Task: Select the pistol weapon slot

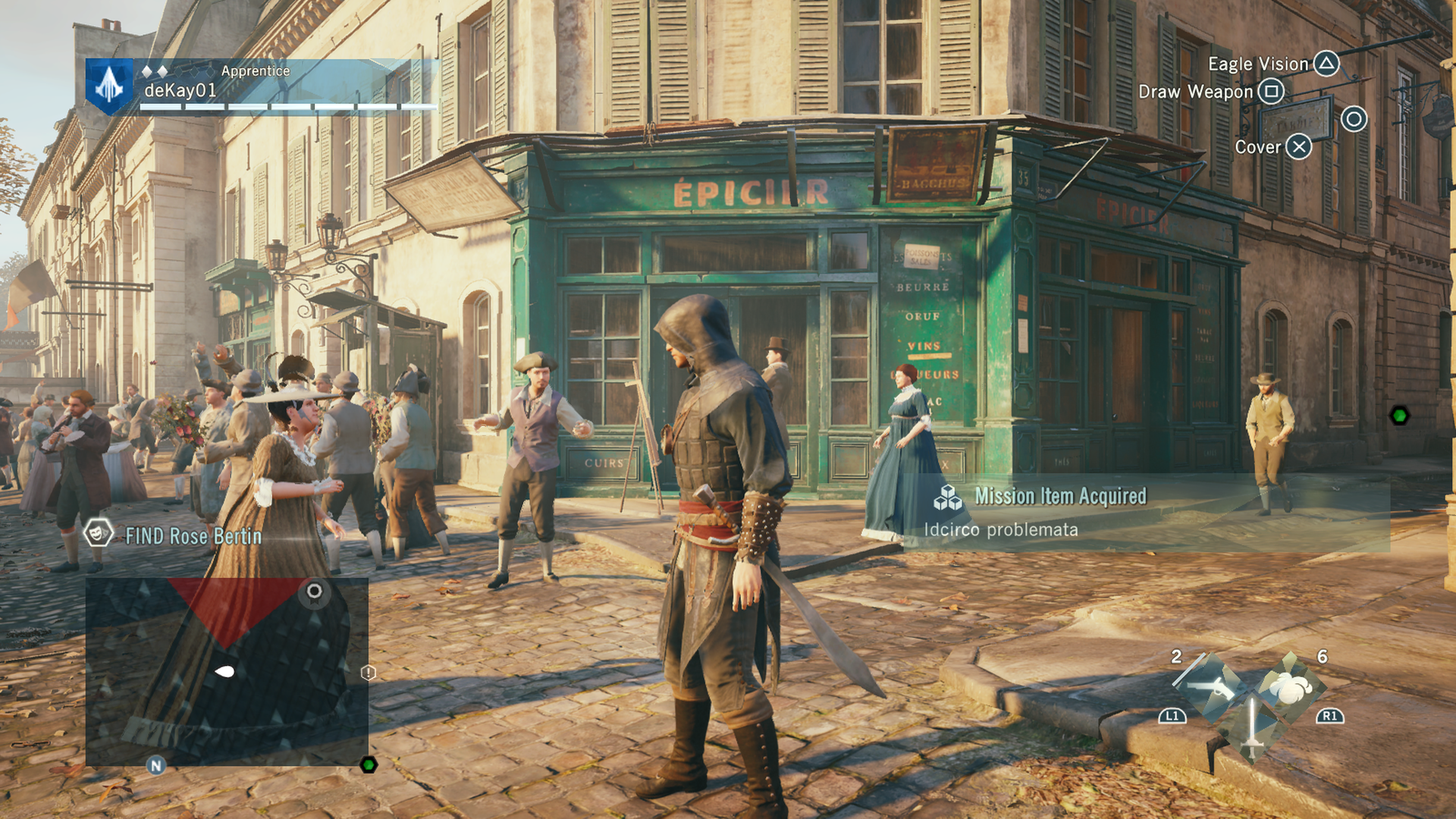Action: [1211, 687]
